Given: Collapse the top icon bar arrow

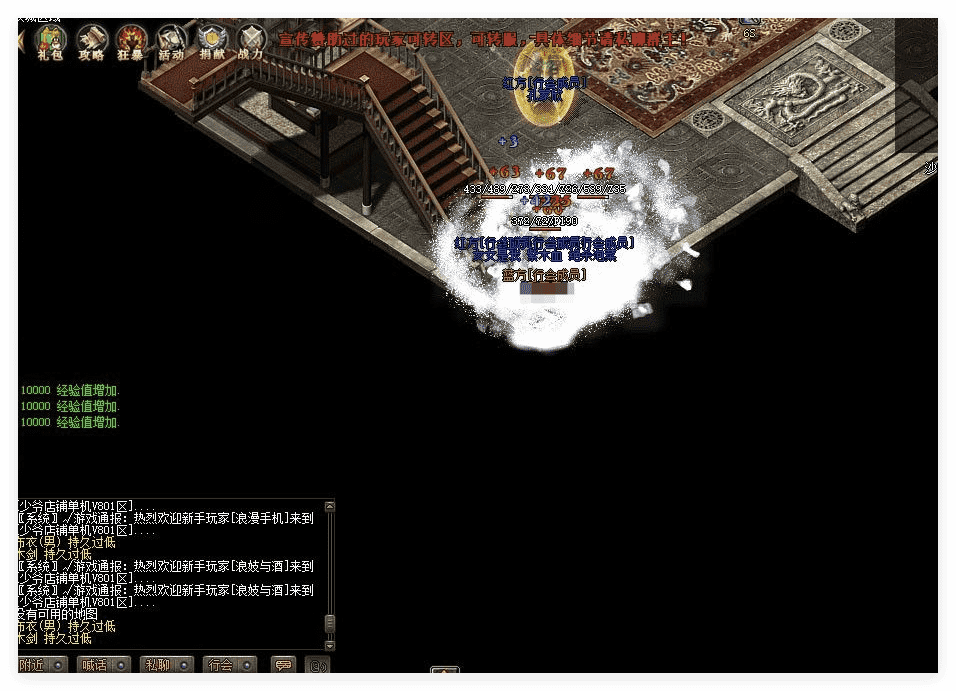Looking at the screenshot, I should click(22, 40).
